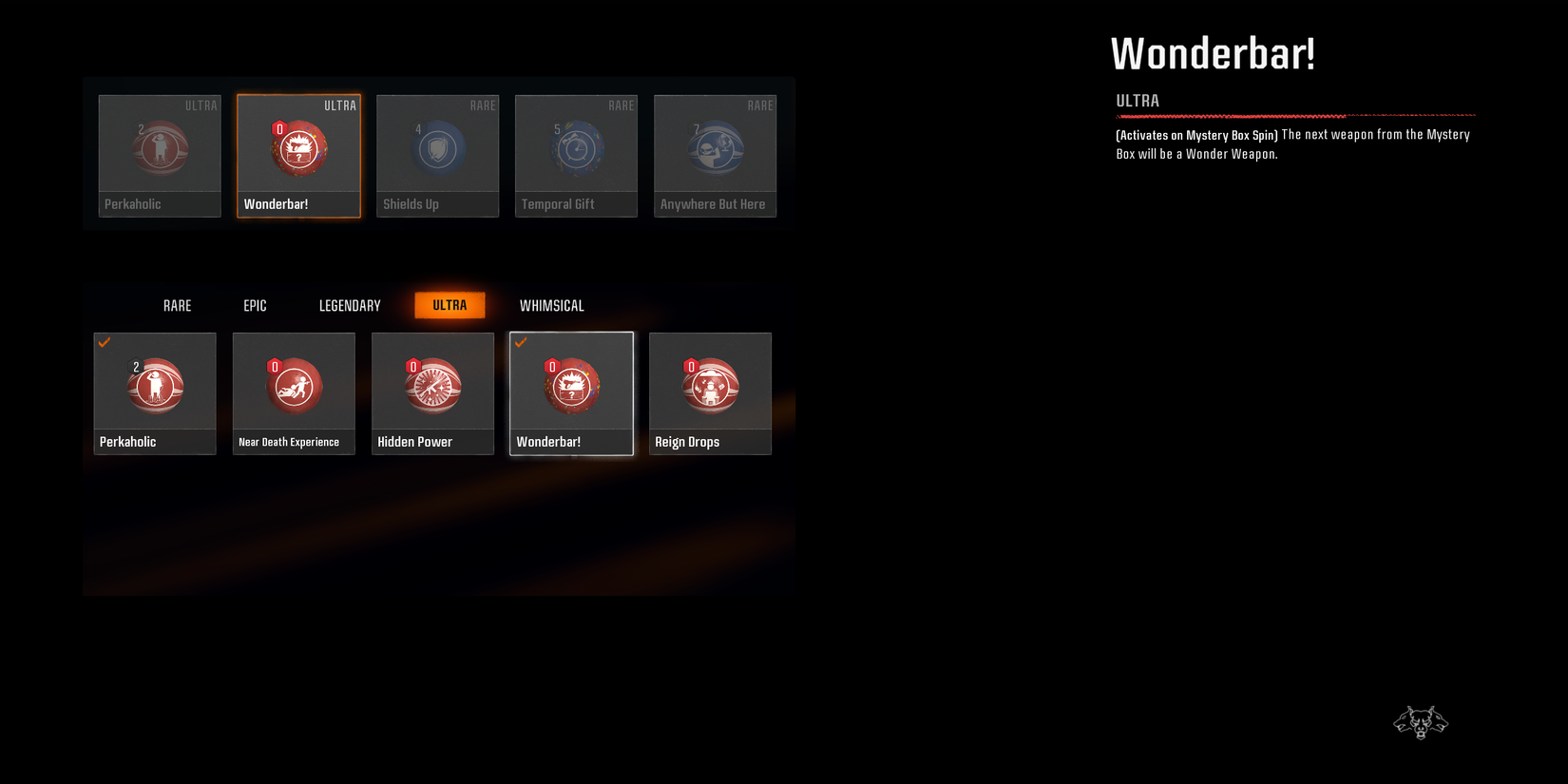Screen dimensions: 1568x784
Task: Select the Near Death Experience GobbleGum
Action: pos(293,385)
